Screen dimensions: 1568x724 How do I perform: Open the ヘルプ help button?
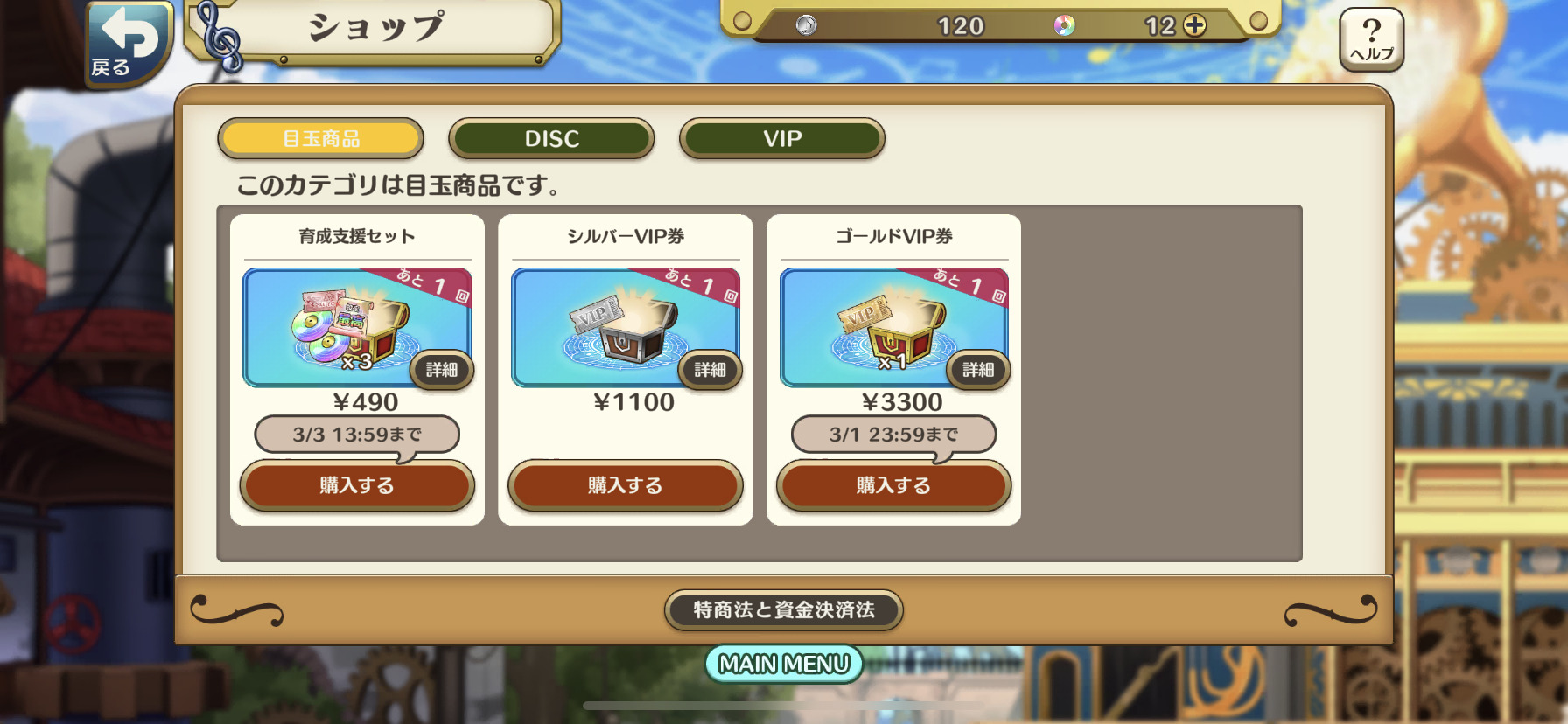coord(1371,39)
